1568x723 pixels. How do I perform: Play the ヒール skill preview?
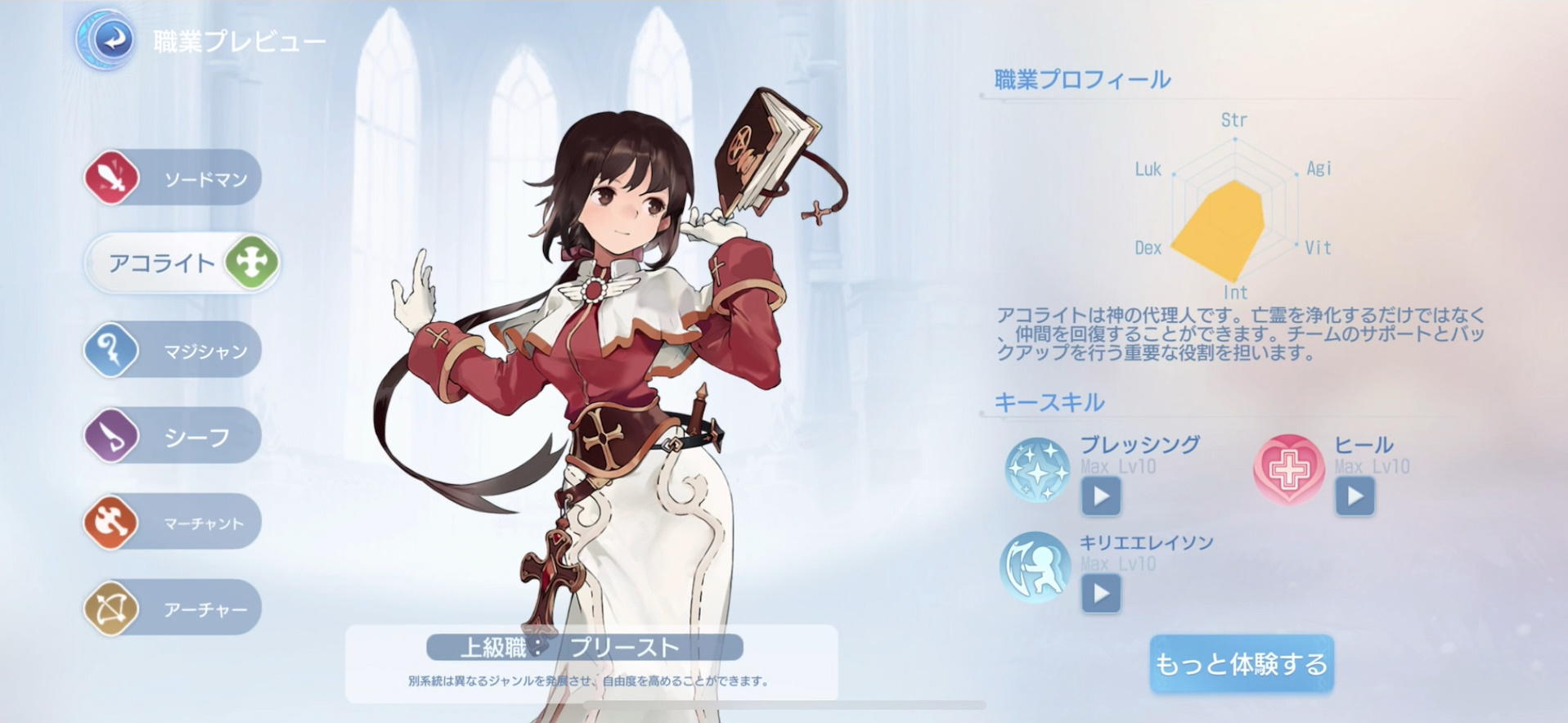click(x=1354, y=496)
